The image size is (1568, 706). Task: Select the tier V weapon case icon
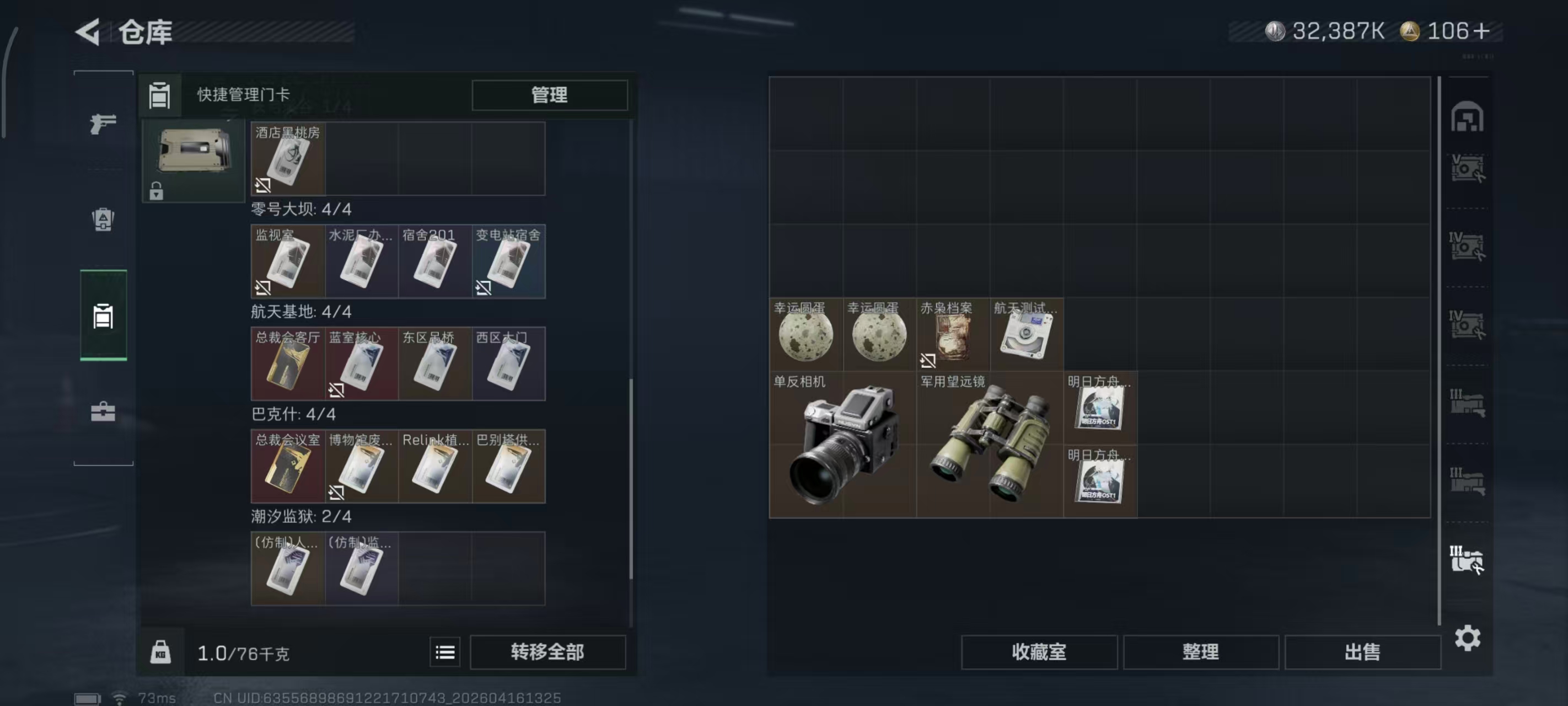(x=1469, y=169)
